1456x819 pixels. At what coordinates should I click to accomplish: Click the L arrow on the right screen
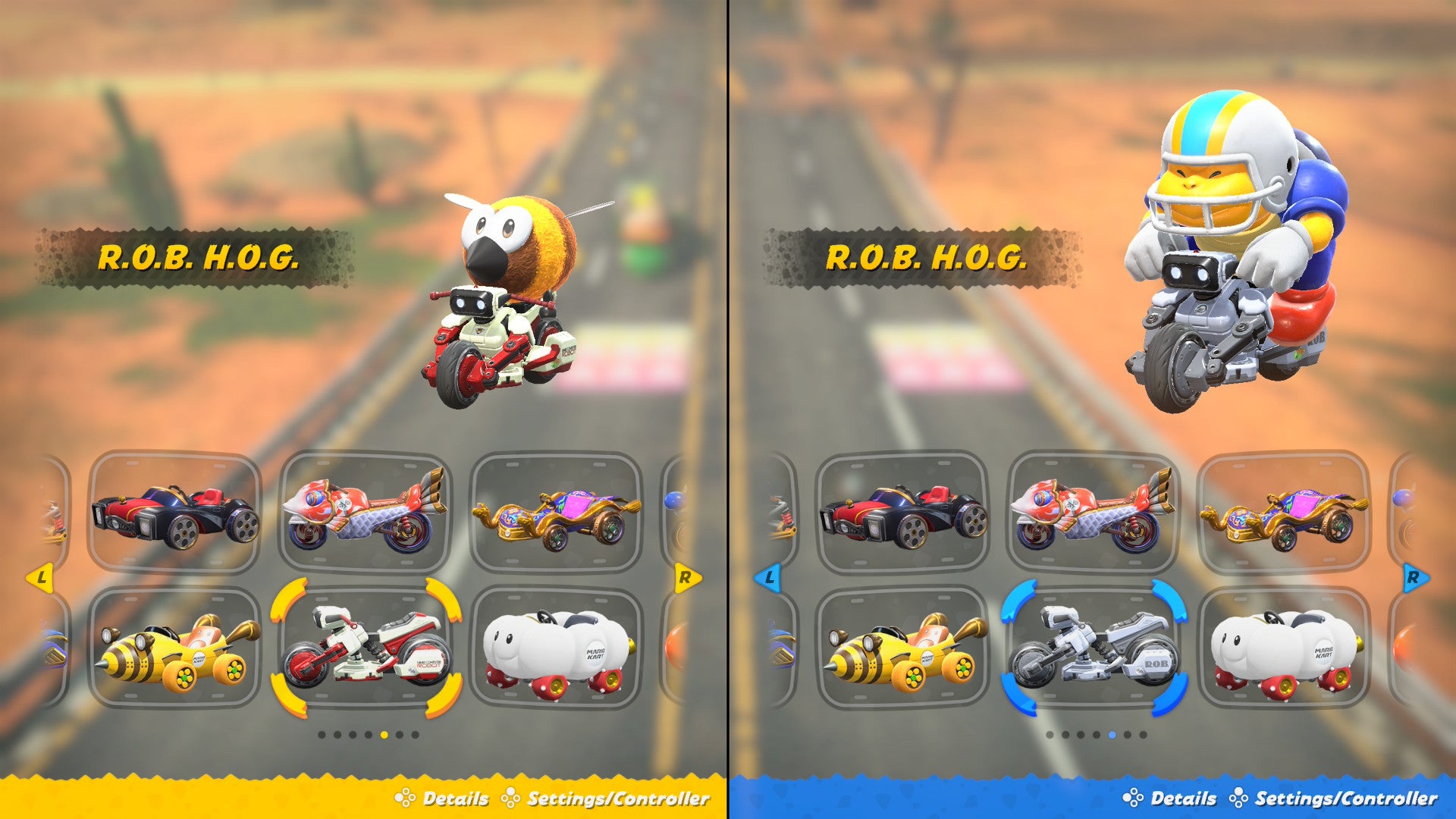point(768,579)
